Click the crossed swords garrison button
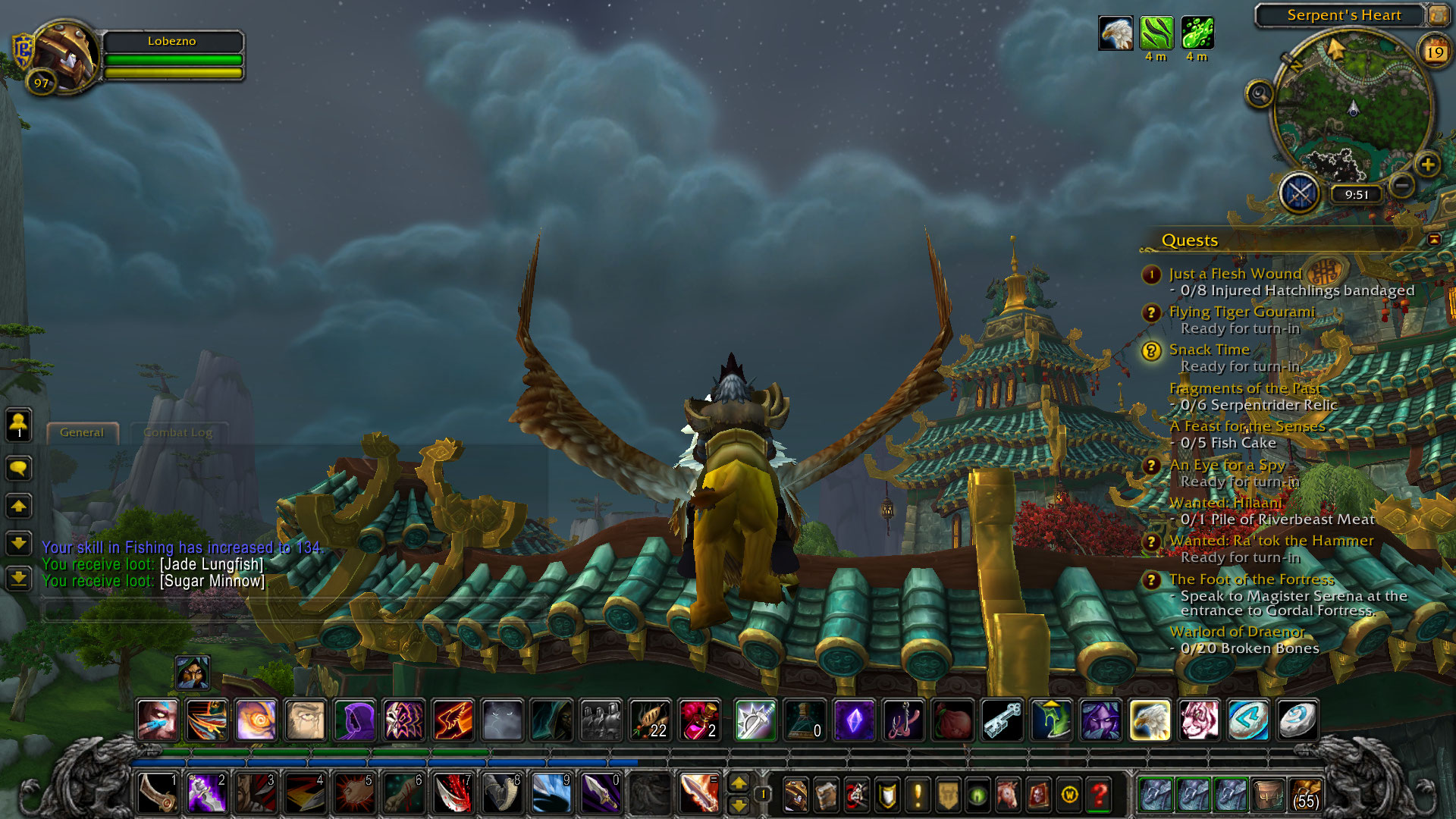 tap(1300, 193)
